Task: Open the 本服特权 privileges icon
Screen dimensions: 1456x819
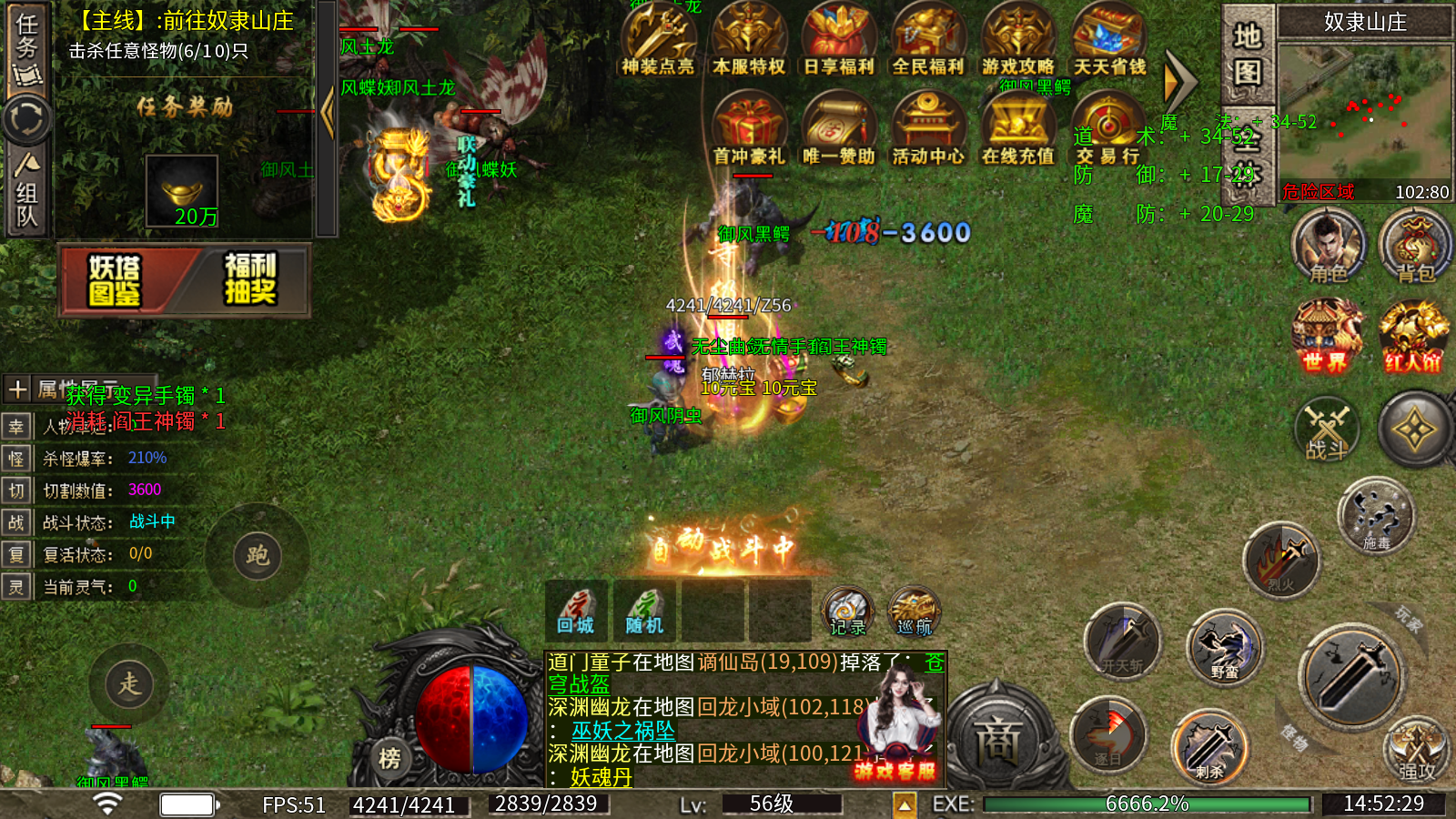Action: 748,41
